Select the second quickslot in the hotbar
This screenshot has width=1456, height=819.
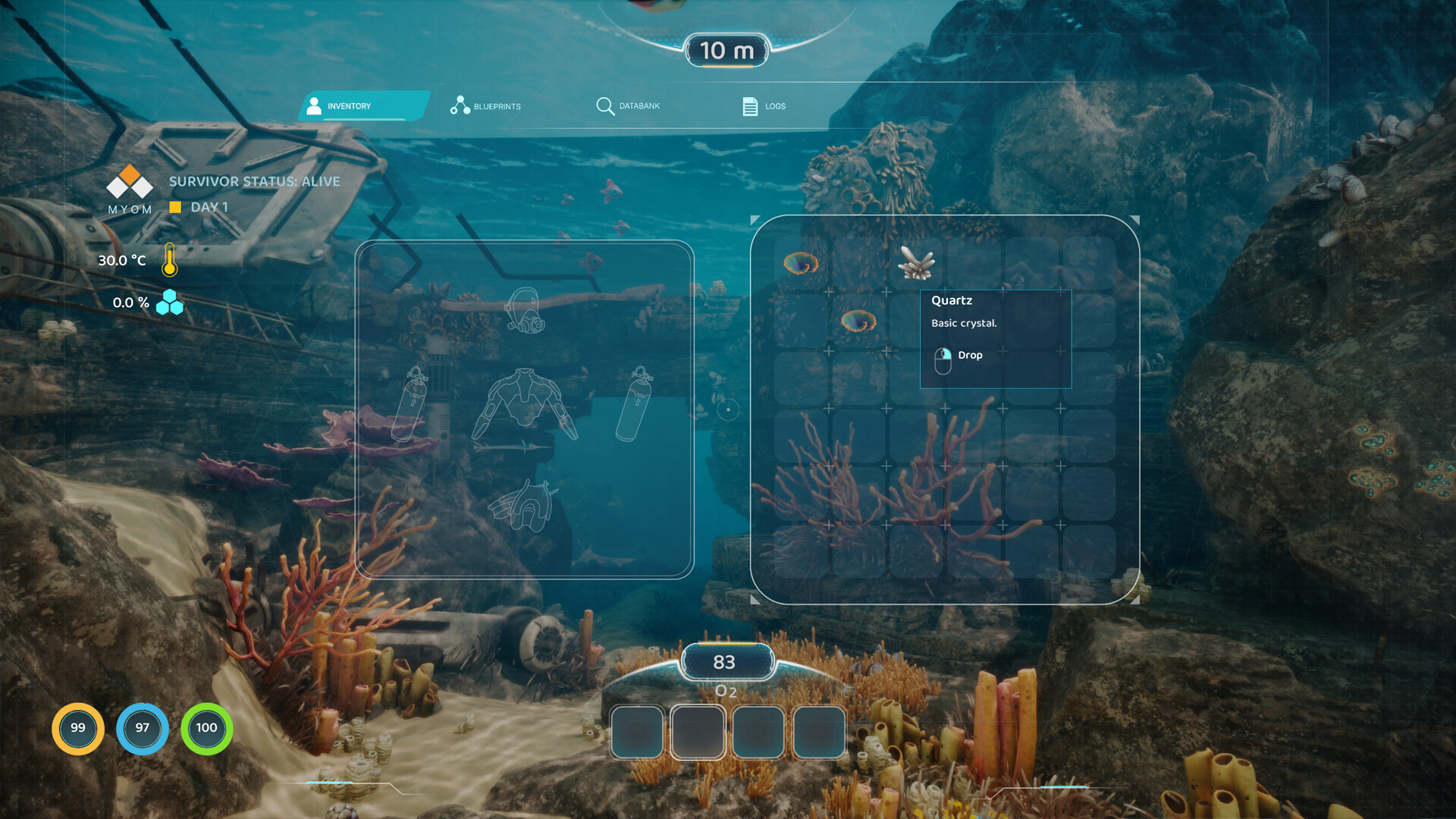(698, 733)
